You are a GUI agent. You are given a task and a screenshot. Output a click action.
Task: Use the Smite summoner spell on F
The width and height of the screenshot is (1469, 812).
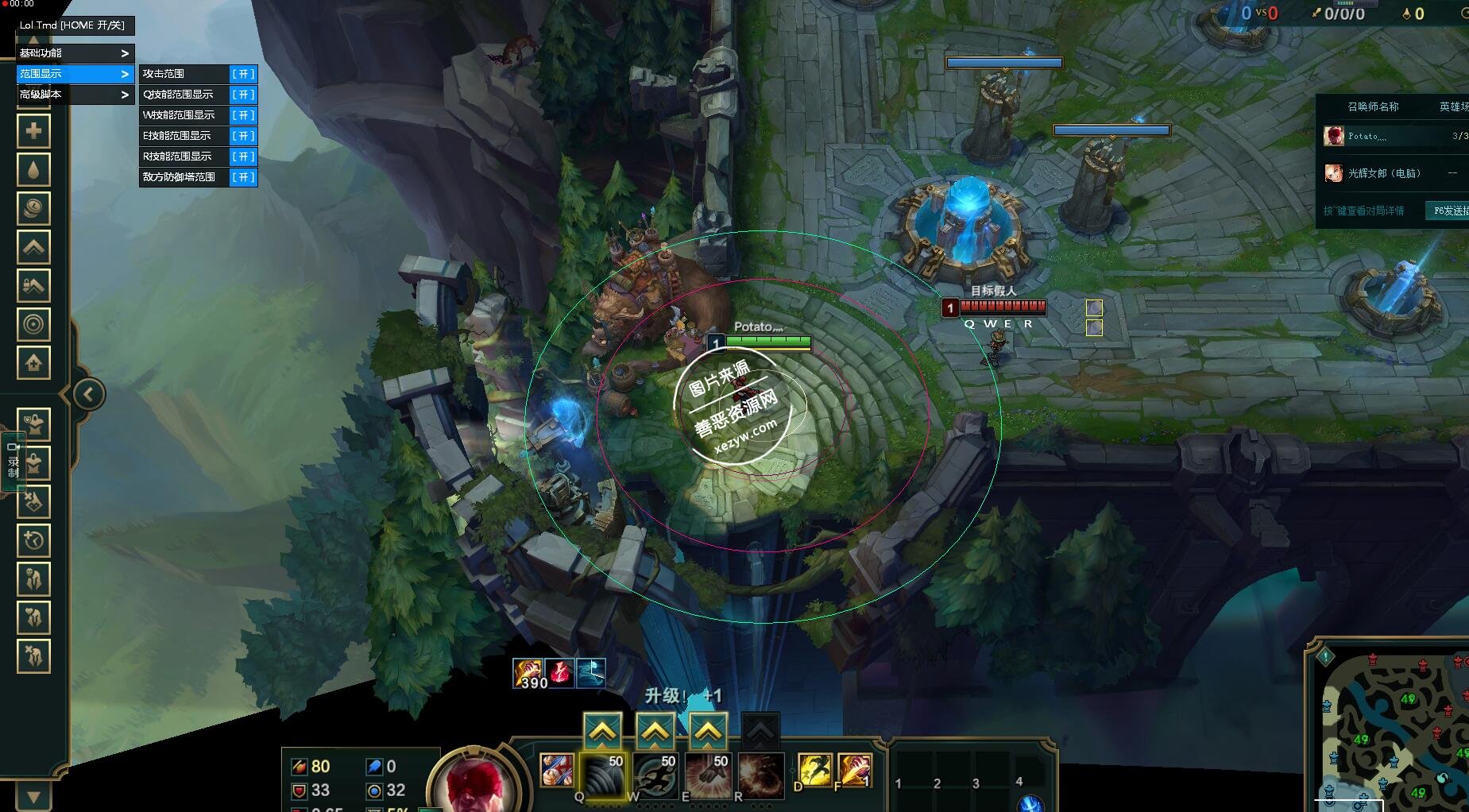click(x=855, y=771)
